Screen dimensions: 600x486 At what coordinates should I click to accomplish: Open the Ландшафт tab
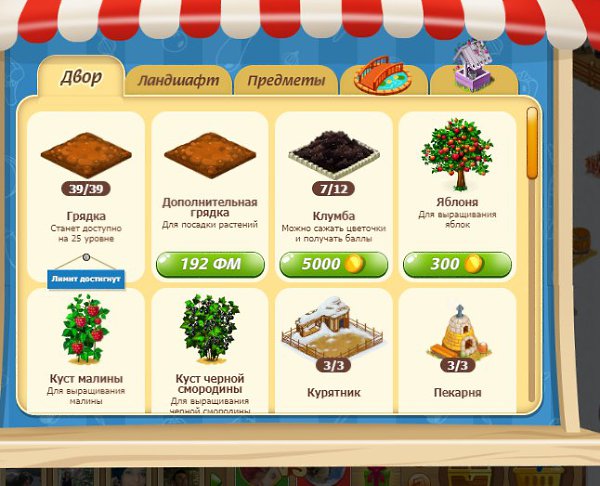coord(180,81)
